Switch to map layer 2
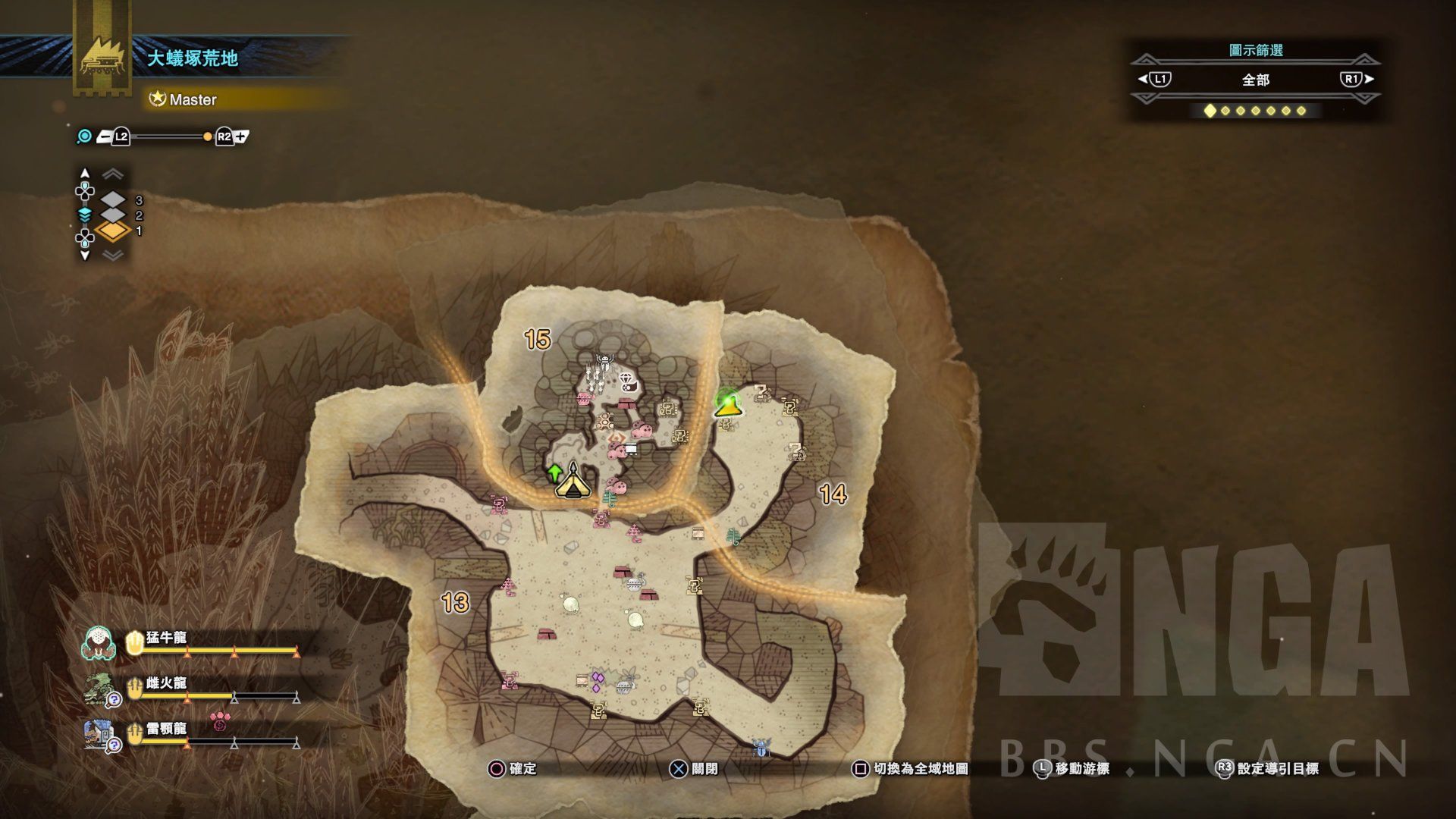This screenshot has height=819, width=1456. pyautogui.click(x=113, y=215)
